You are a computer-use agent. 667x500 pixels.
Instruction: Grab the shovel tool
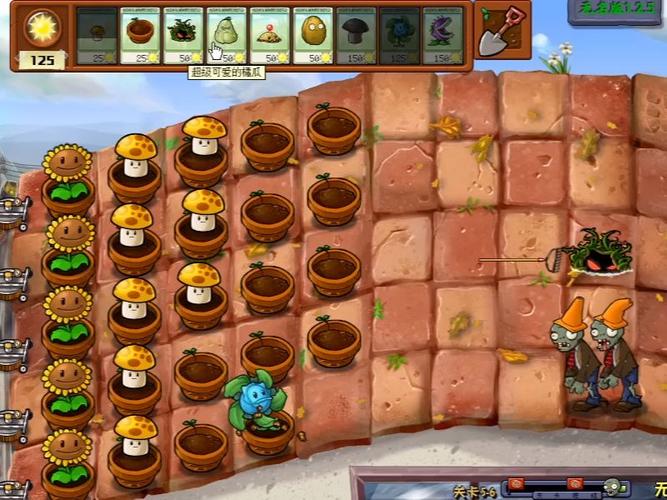pyautogui.click(x=496, y=31)
